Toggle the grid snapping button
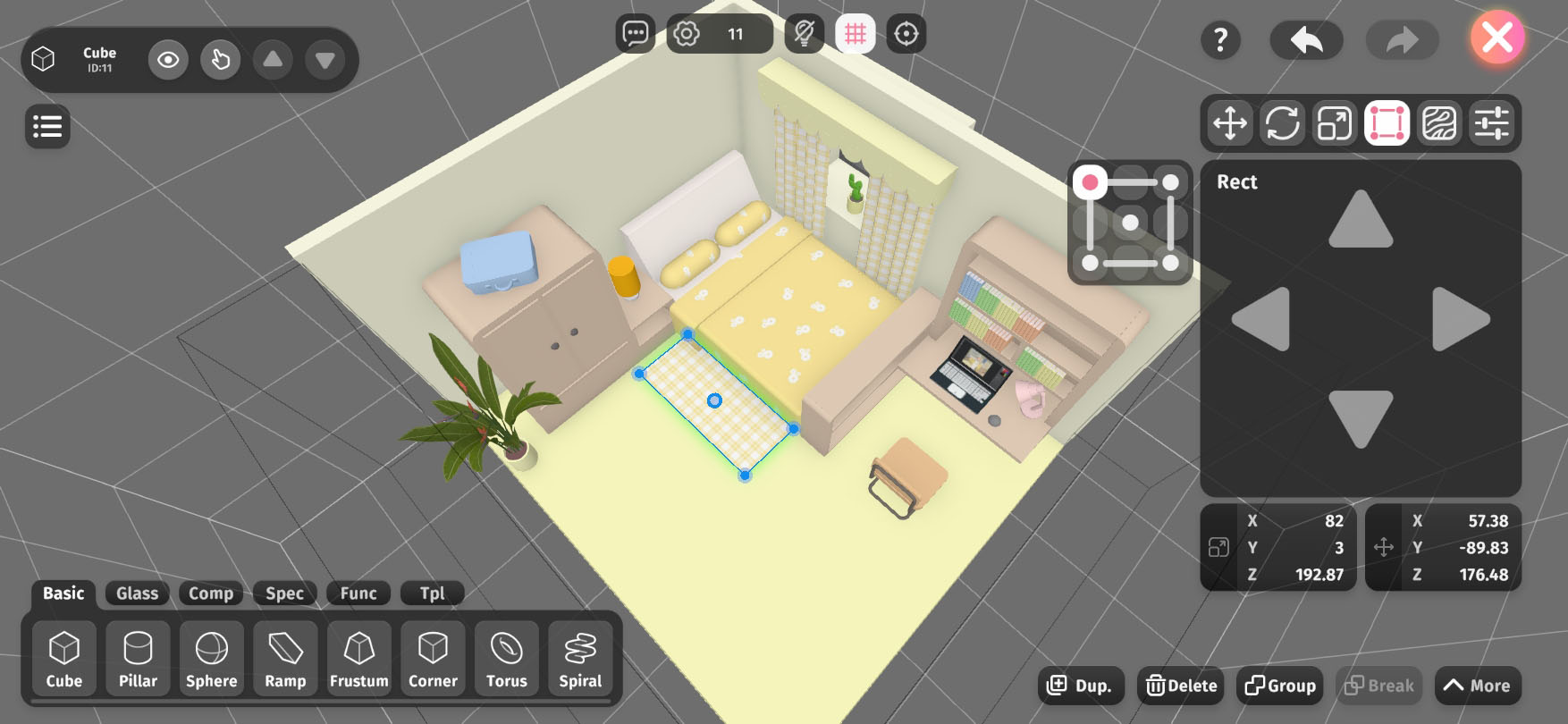Viewport: 1568px width, 724px height. click(855, 34)
